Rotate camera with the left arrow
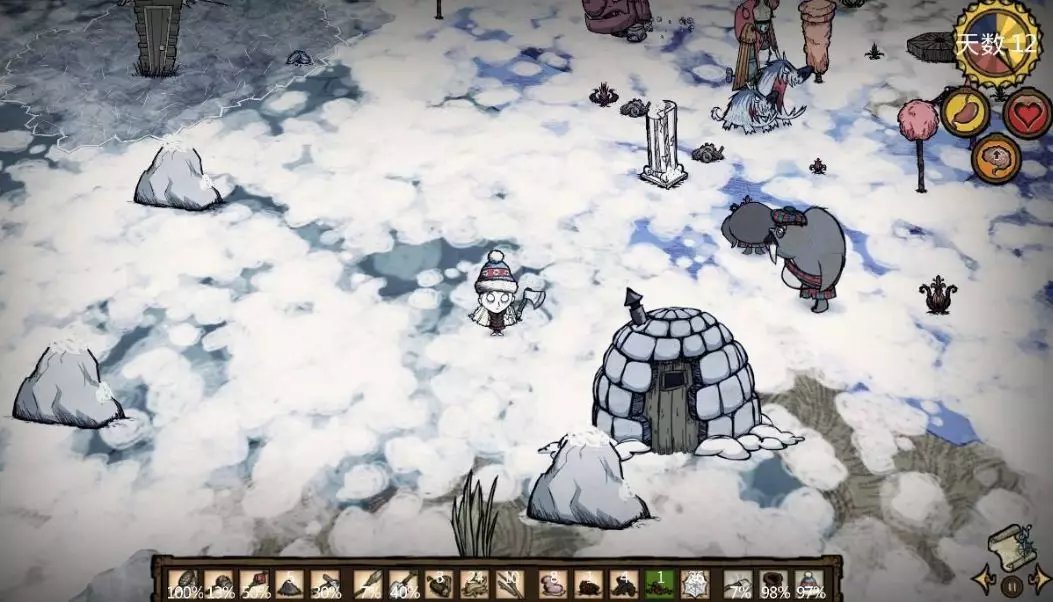The image size is (1053, 602). [x=983, y=579]
